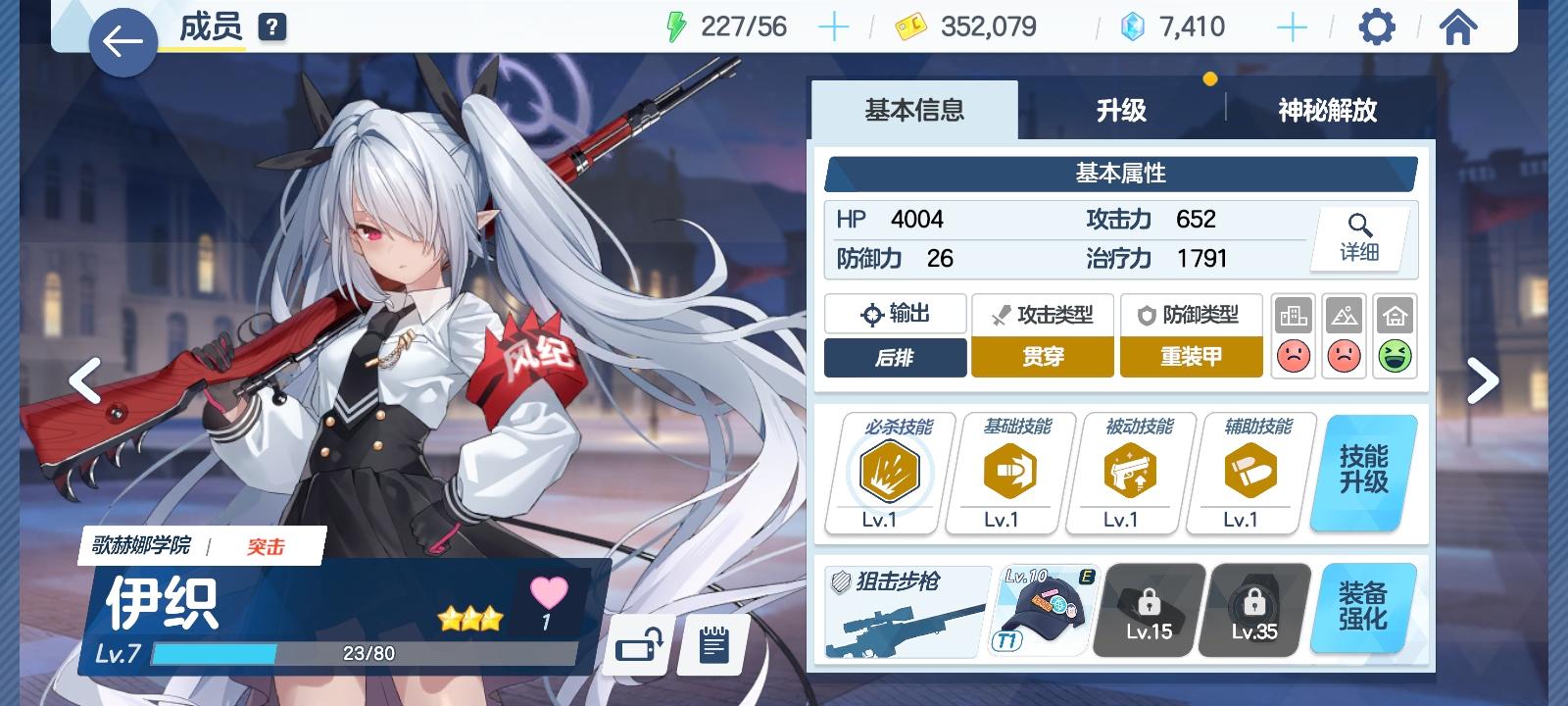The width and height of the screenshot is (1568, 706).
Task: Open the memo/notes icon near the level bar
Action: click(713, 643)
